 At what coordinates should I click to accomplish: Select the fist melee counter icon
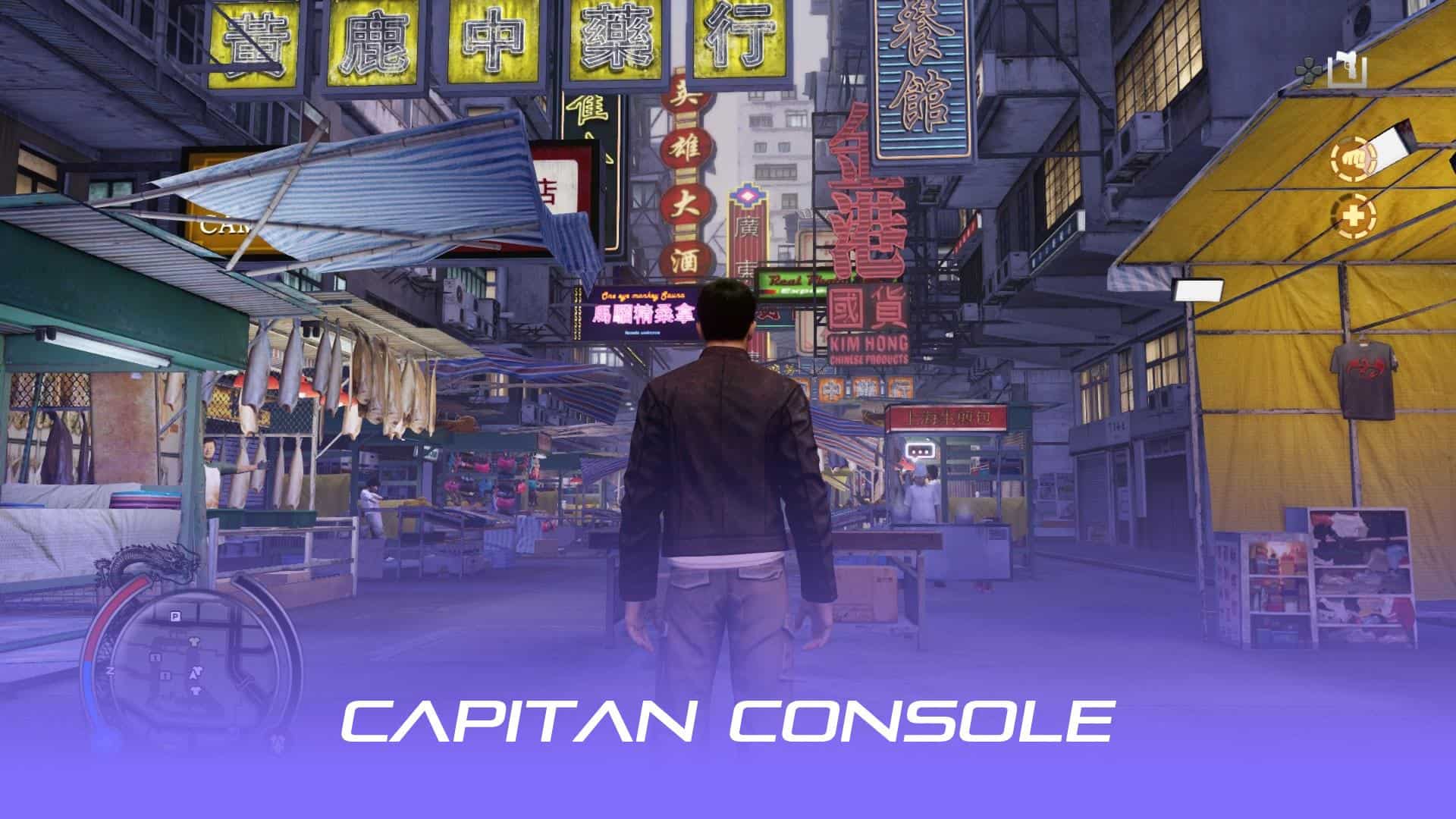point(1354,158)
